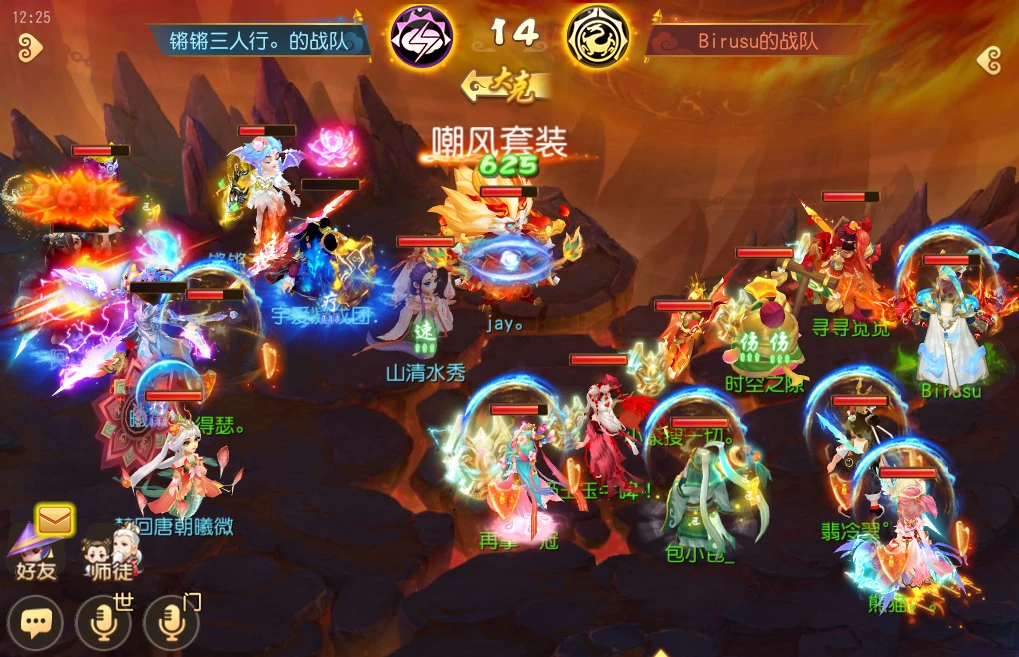The height and width of the screenshot is (657, 1019).
Task: Open the yellow mail envelope notification
Action: click(x=55, y=519)
